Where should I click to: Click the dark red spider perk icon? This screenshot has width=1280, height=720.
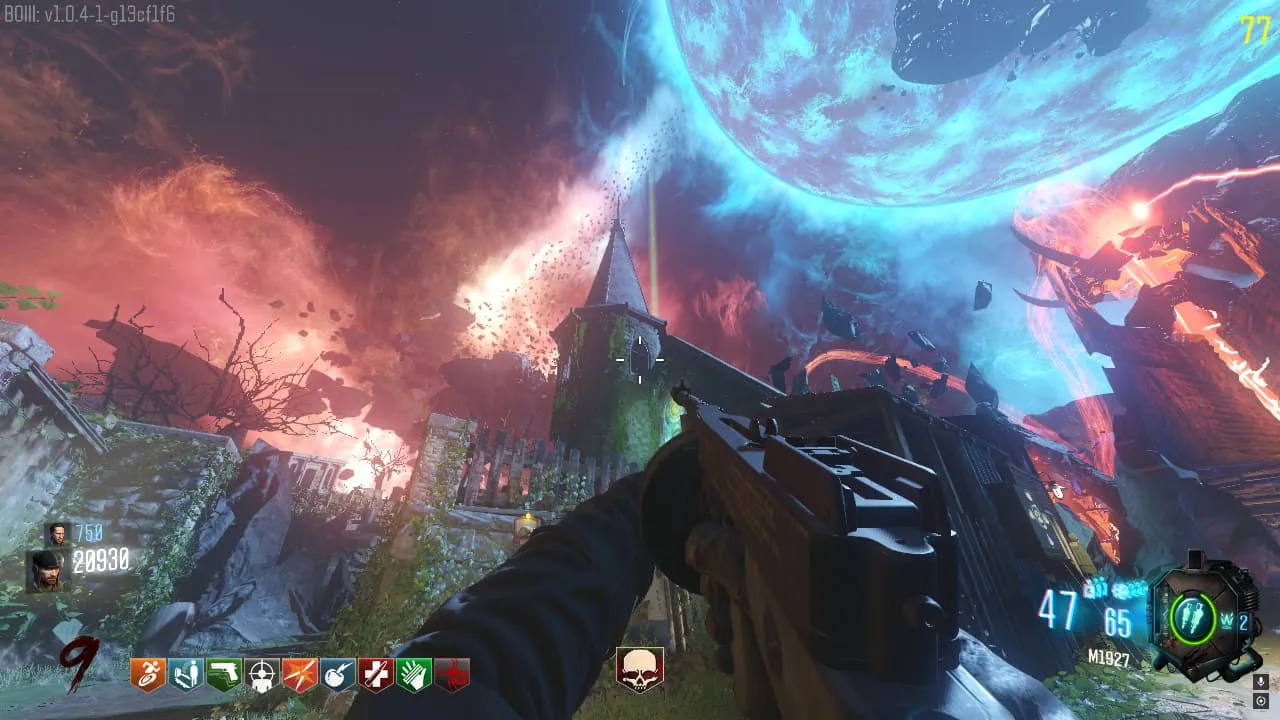click(452, 675)
